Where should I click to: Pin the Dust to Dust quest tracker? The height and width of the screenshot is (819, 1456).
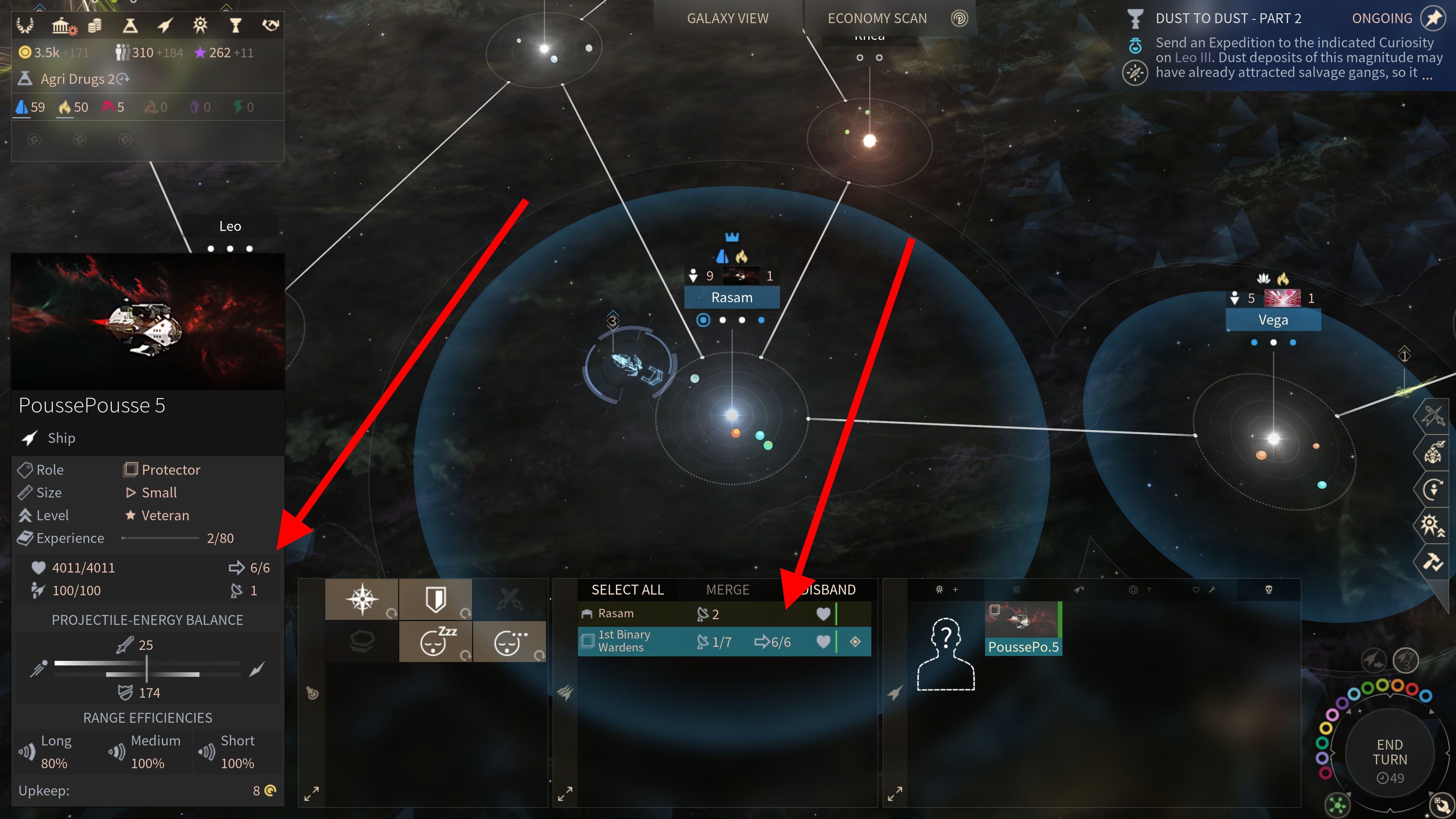[1433, 19]
